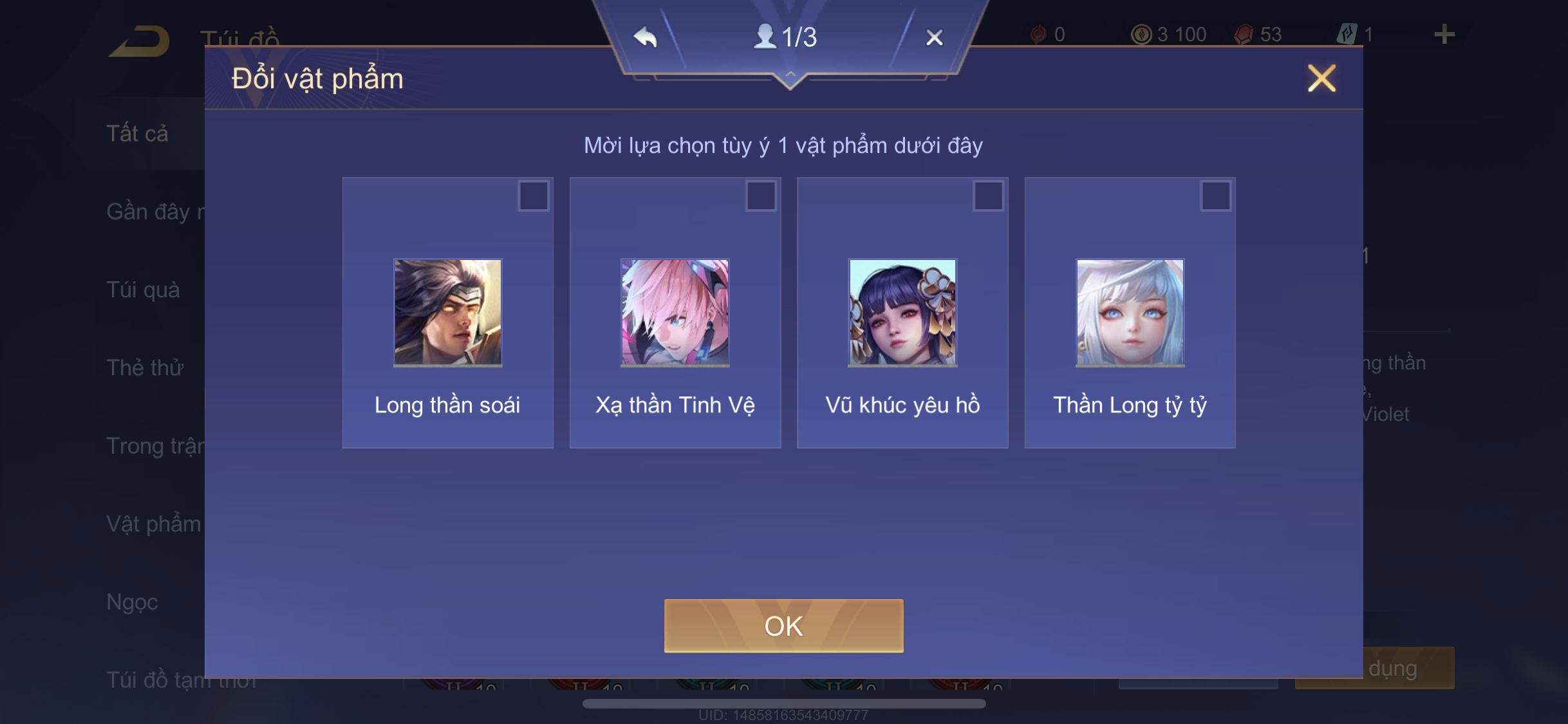Tick the checkbox for Long thần soái
This screenshot has height=724, width=1568.
[533, 196]
